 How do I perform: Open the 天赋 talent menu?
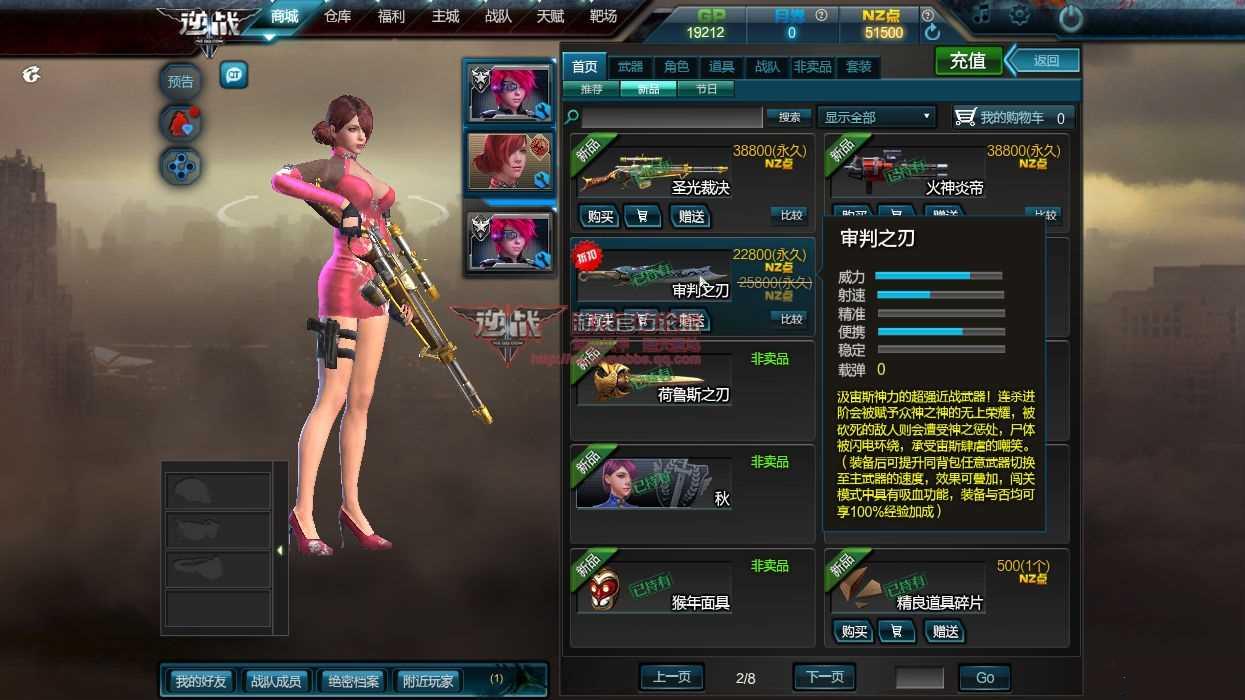[x=550, y=16]
